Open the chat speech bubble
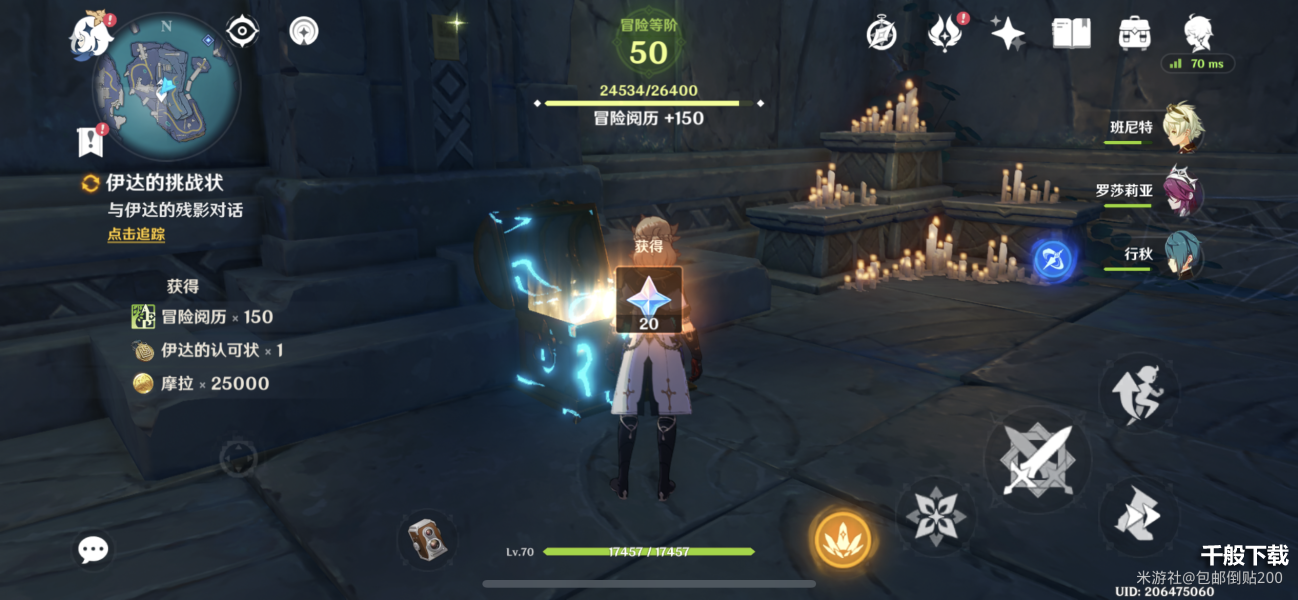Screen dimensions: 1298x600 (x=93, y=548)
